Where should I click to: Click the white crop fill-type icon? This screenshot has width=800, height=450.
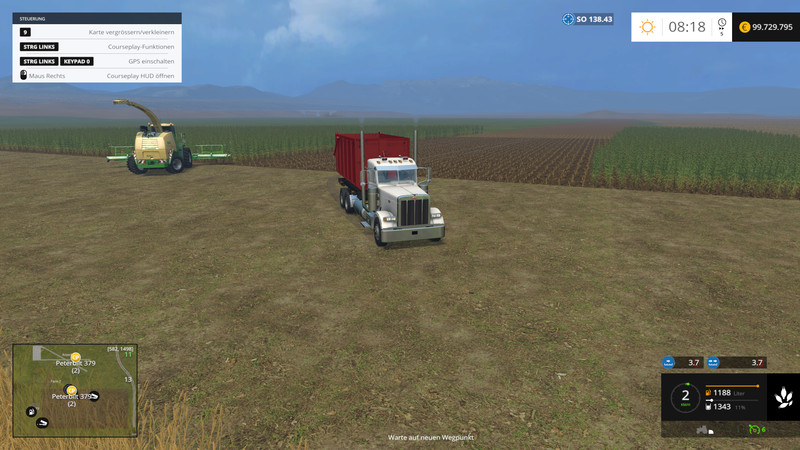click(783, 398)
